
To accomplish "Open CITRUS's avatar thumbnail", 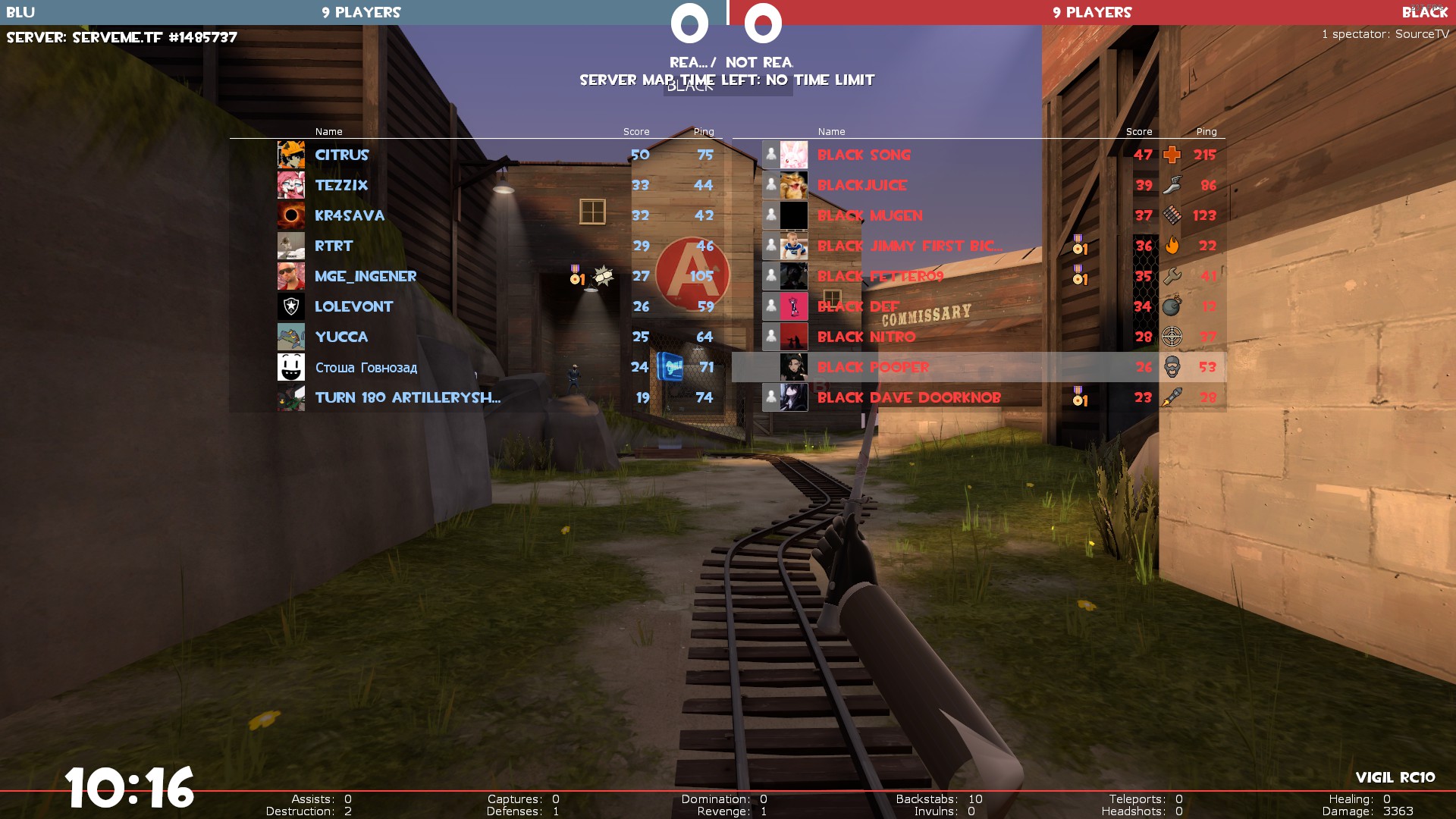I will [291, 155].
